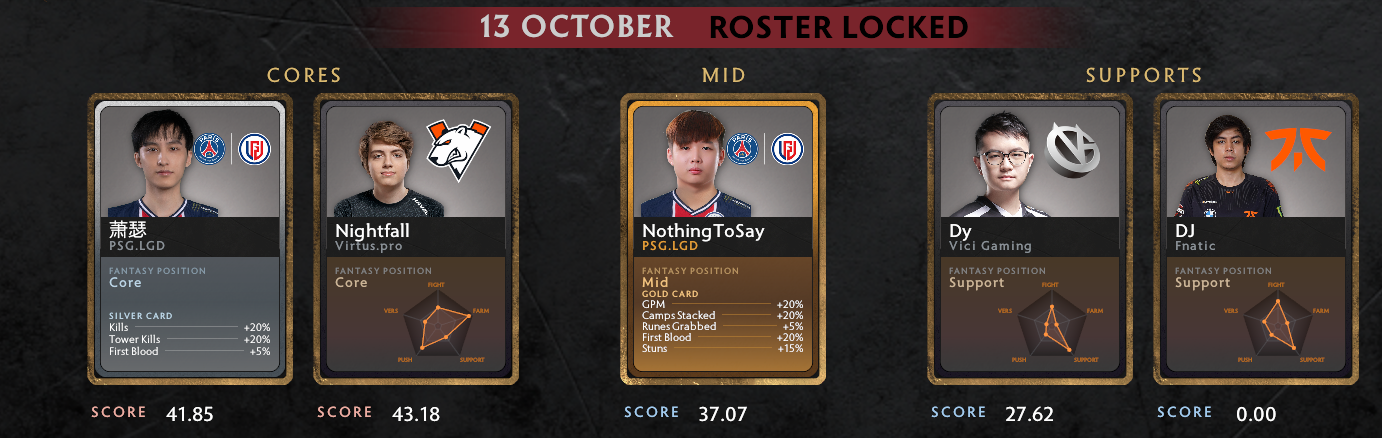Pick the DJ Fnatic support card
This screenshot has width=1382, height=438.
click(x=1256, y=239)
